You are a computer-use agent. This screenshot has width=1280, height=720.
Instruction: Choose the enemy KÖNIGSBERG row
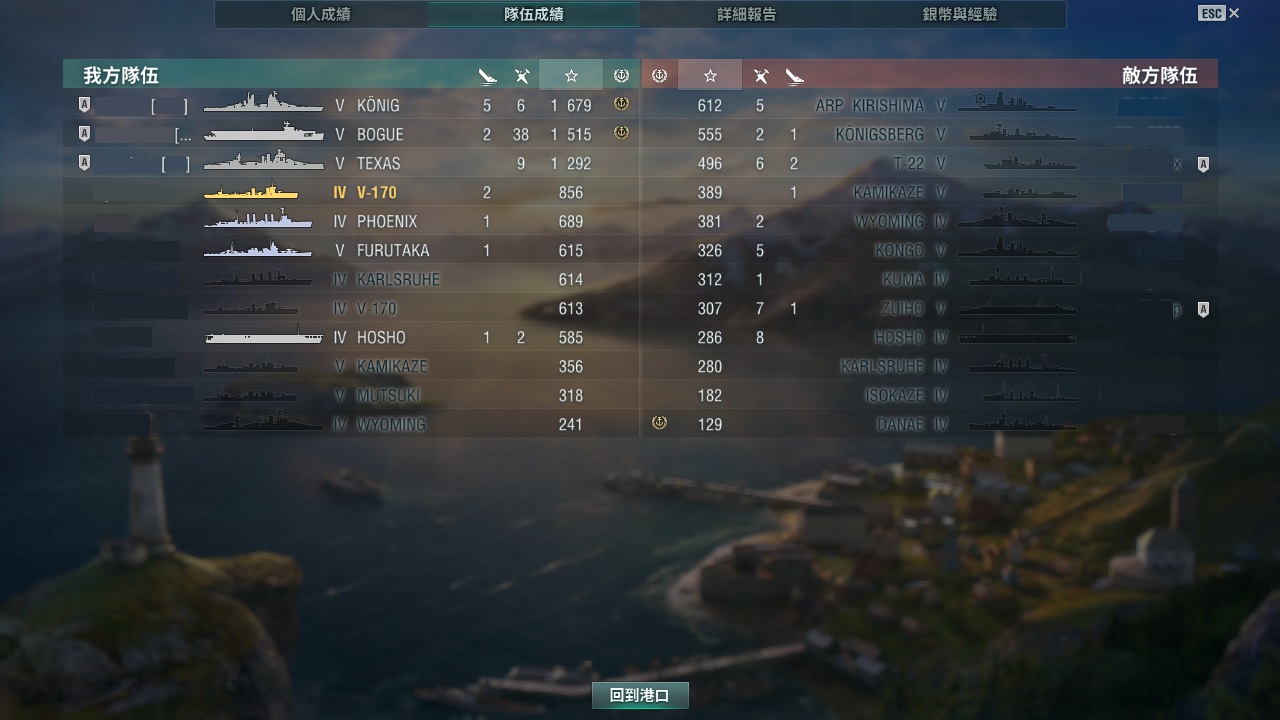coord(928,134)
